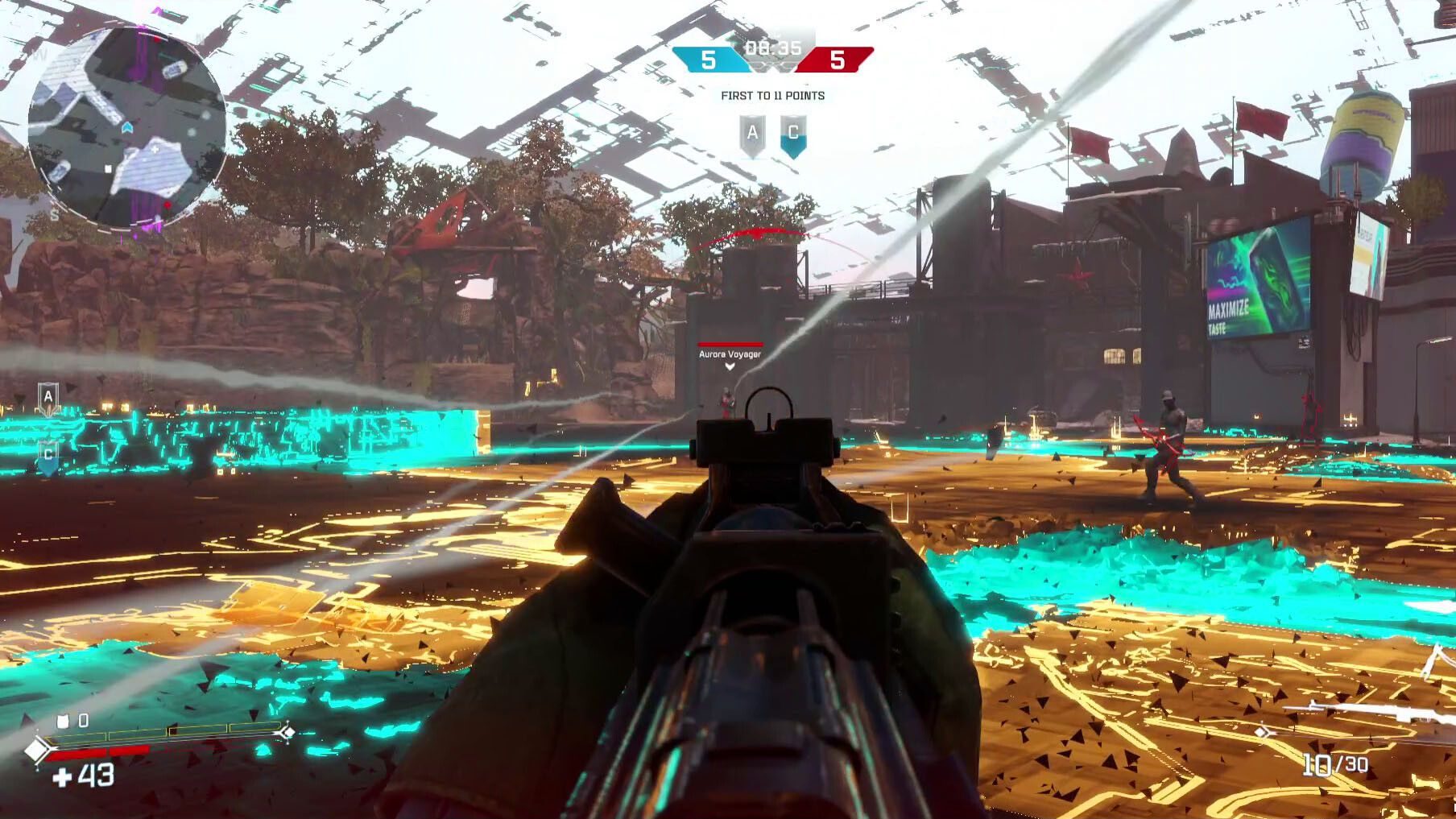Click the armor plate count icon

63,721
